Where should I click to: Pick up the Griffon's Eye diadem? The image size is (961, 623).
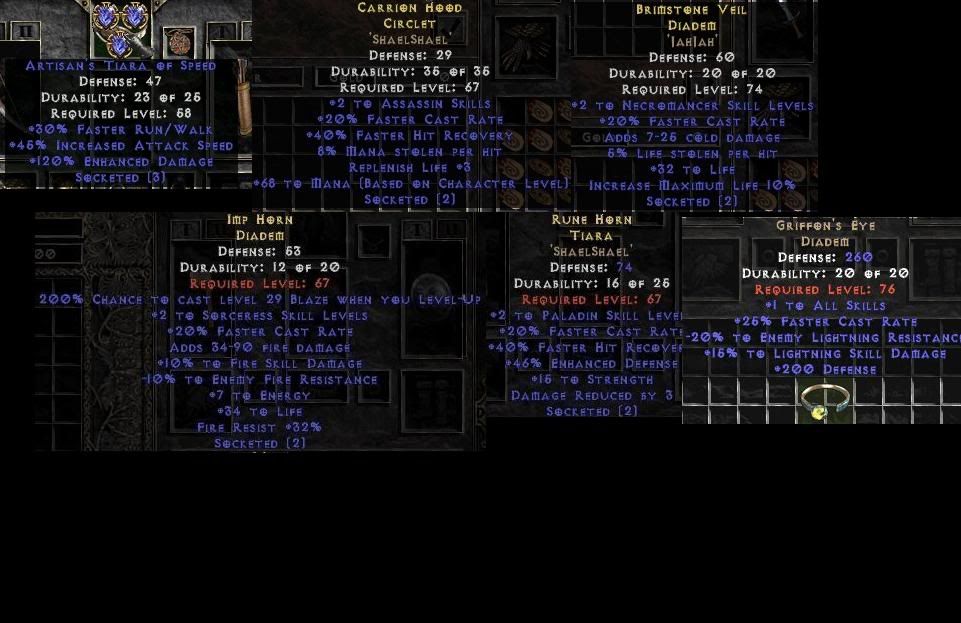(x=825, y=401)
